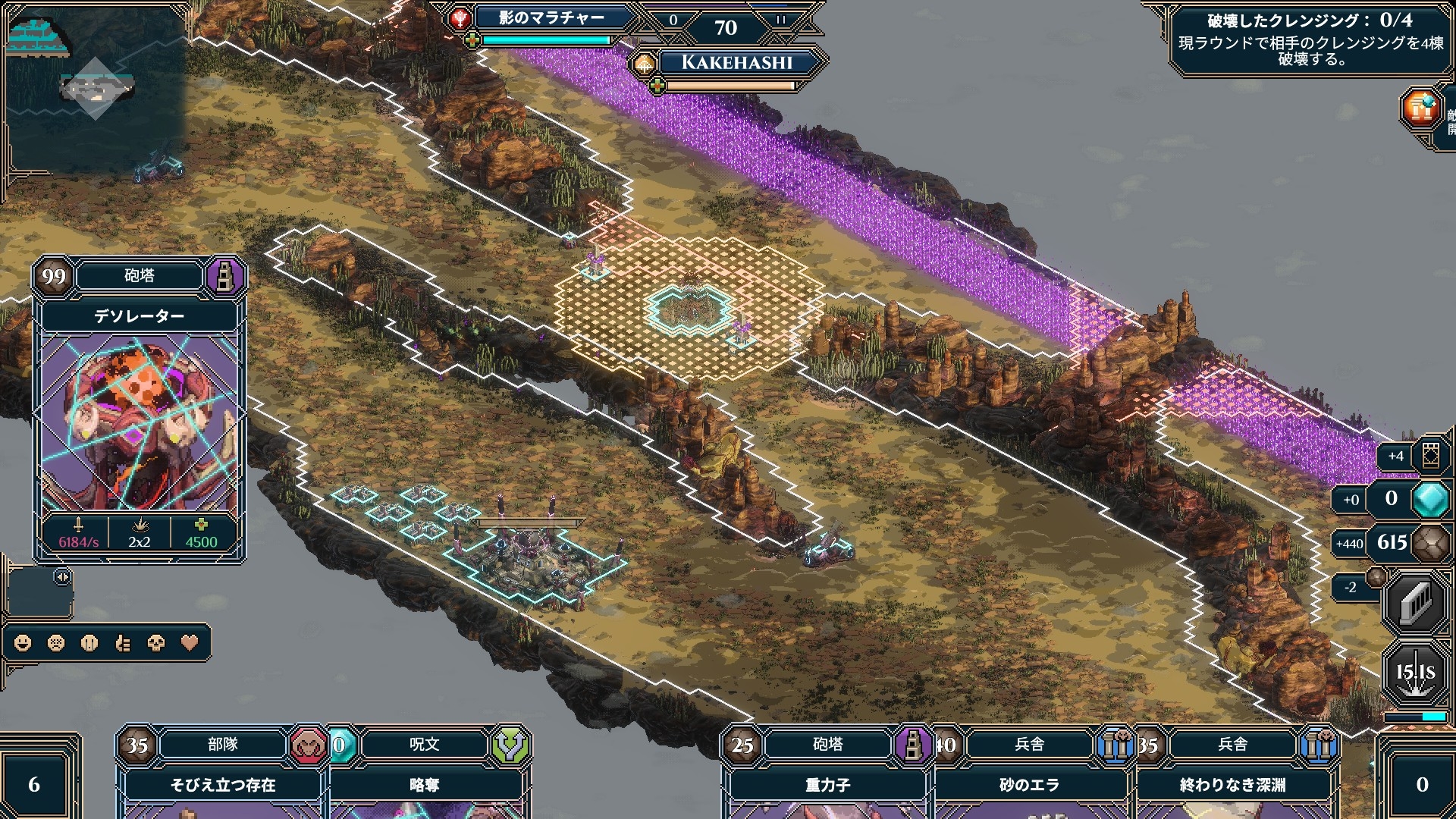
Task: Choose the 終わりなき深淵 barracks card
Action: 1232,783
